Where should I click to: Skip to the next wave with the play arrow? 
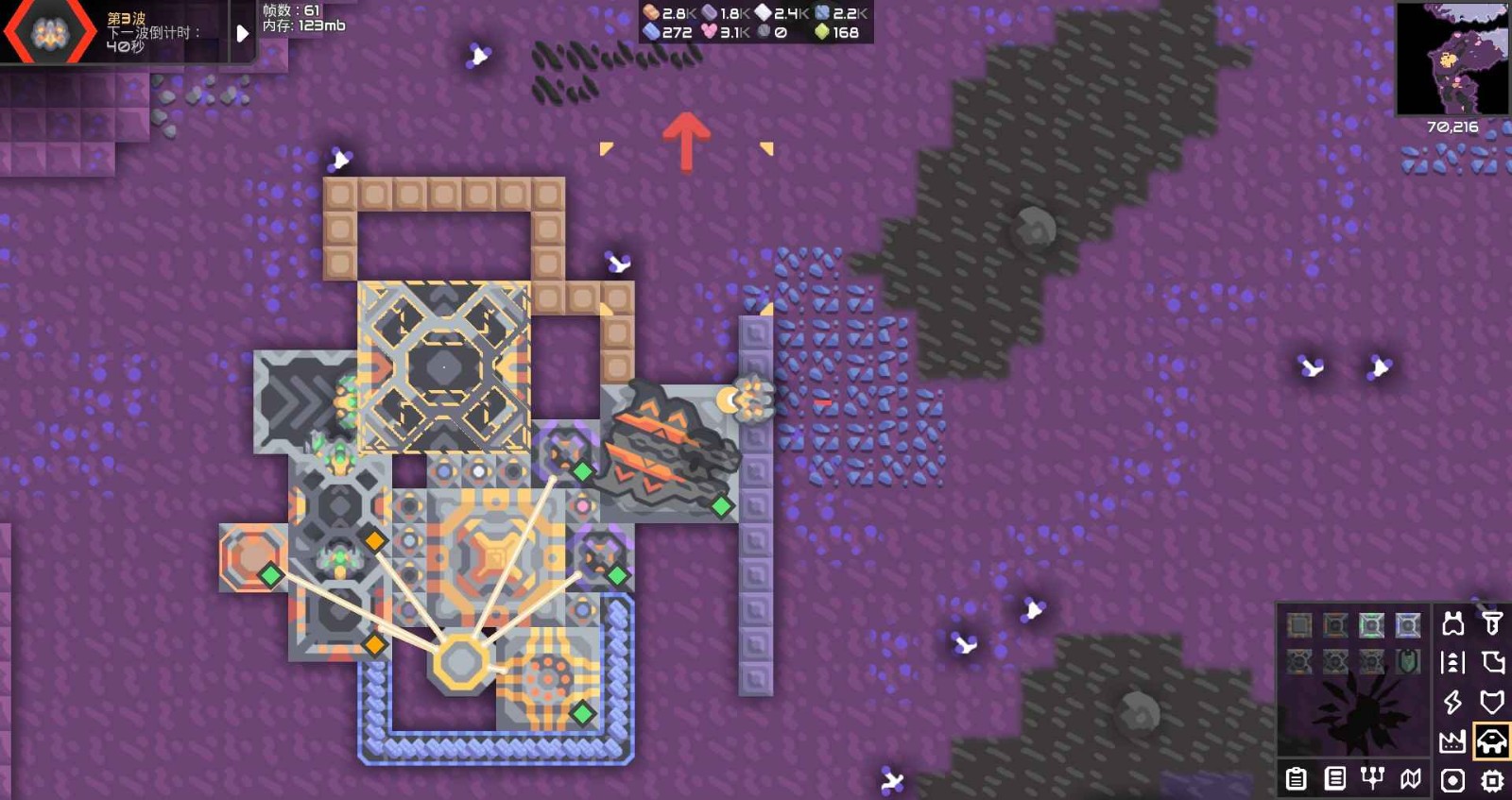pos(242,34)
